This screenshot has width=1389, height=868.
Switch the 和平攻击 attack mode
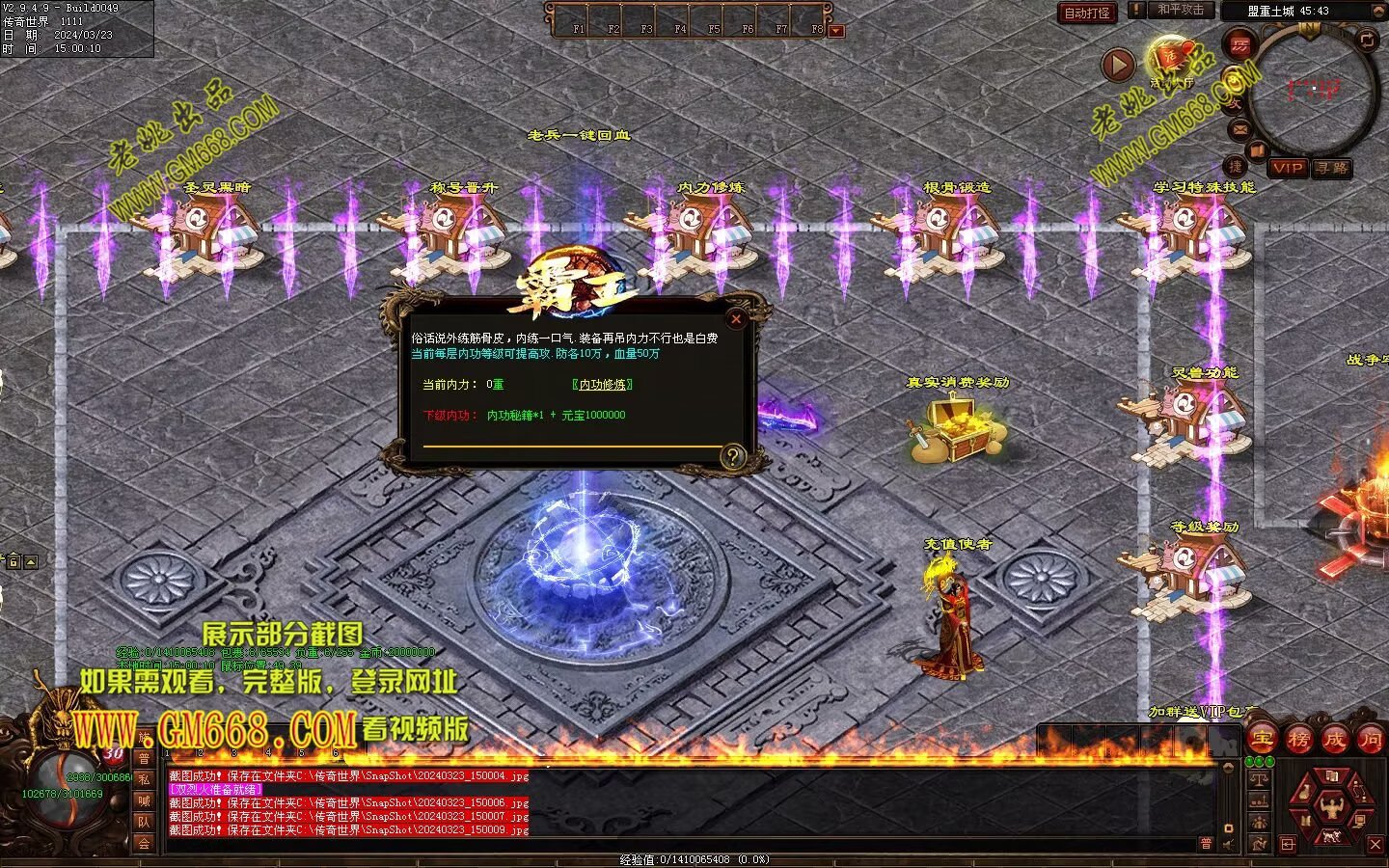(x=1180, y=10)
